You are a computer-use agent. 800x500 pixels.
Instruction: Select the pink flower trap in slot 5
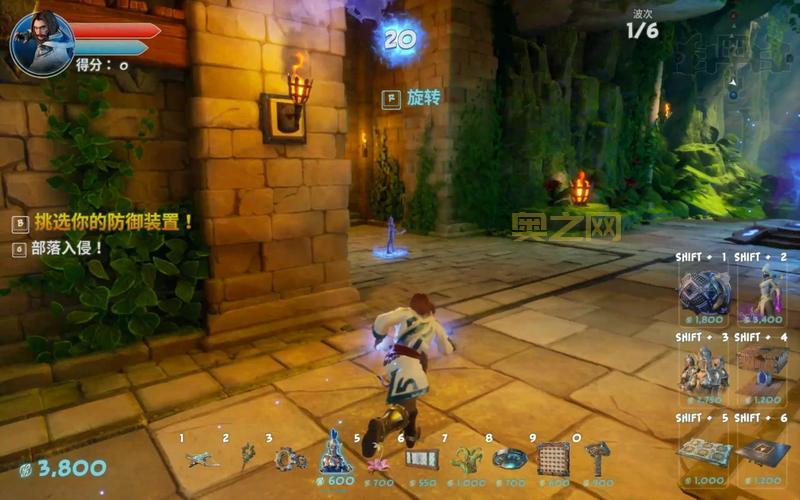[379, 461]
